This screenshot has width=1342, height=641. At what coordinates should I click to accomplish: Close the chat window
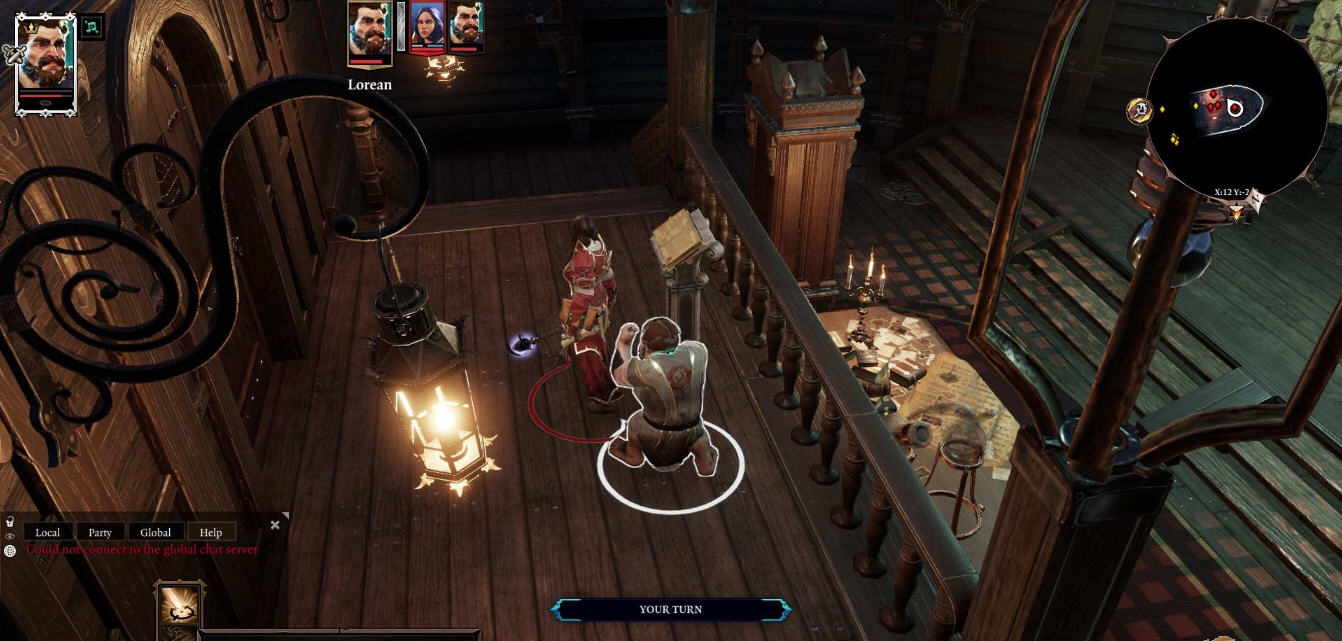pyautogui.click(x=275, y=525)
